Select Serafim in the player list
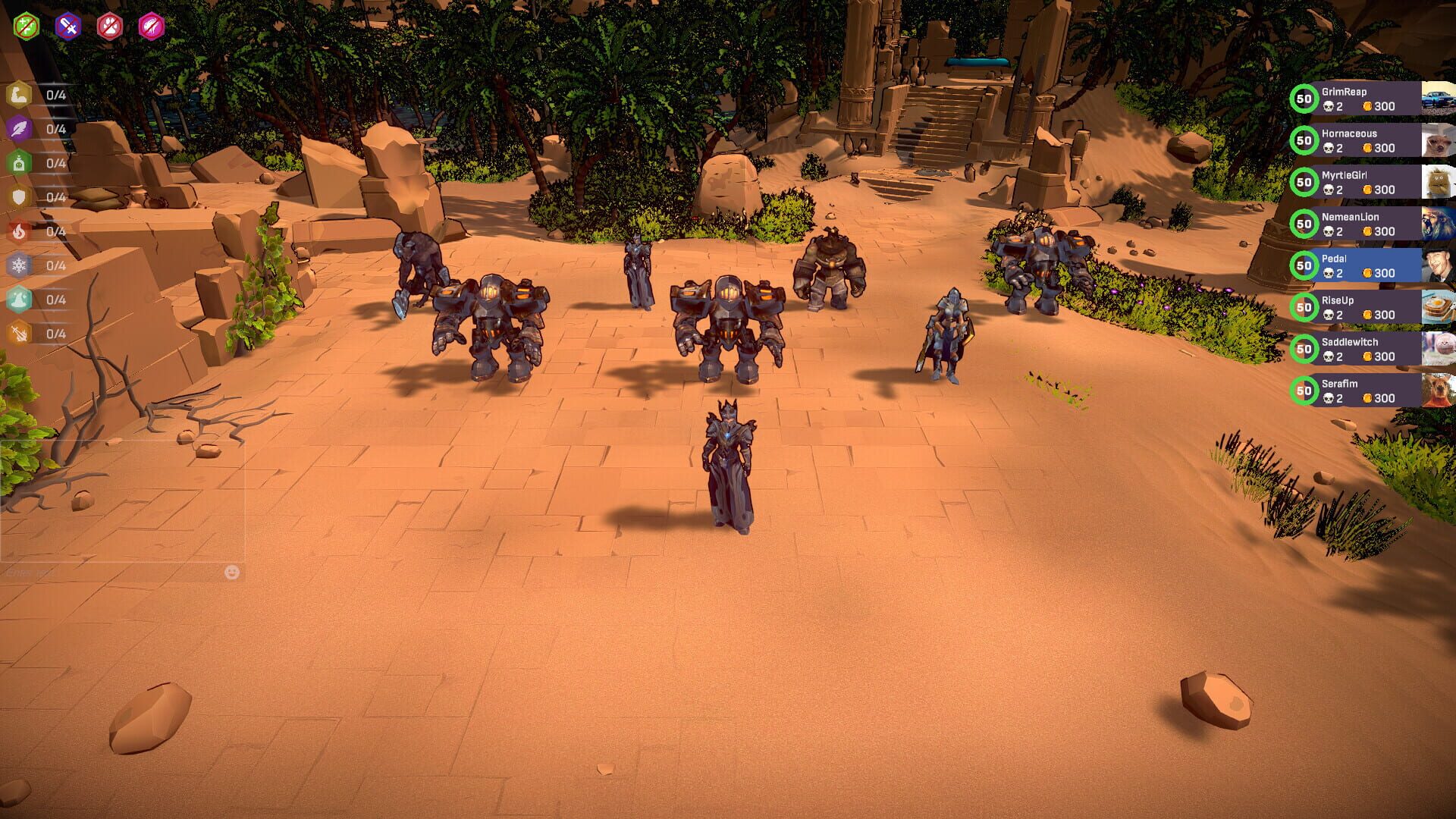This screenshot has height=819, width=1456. (1357, 391)
